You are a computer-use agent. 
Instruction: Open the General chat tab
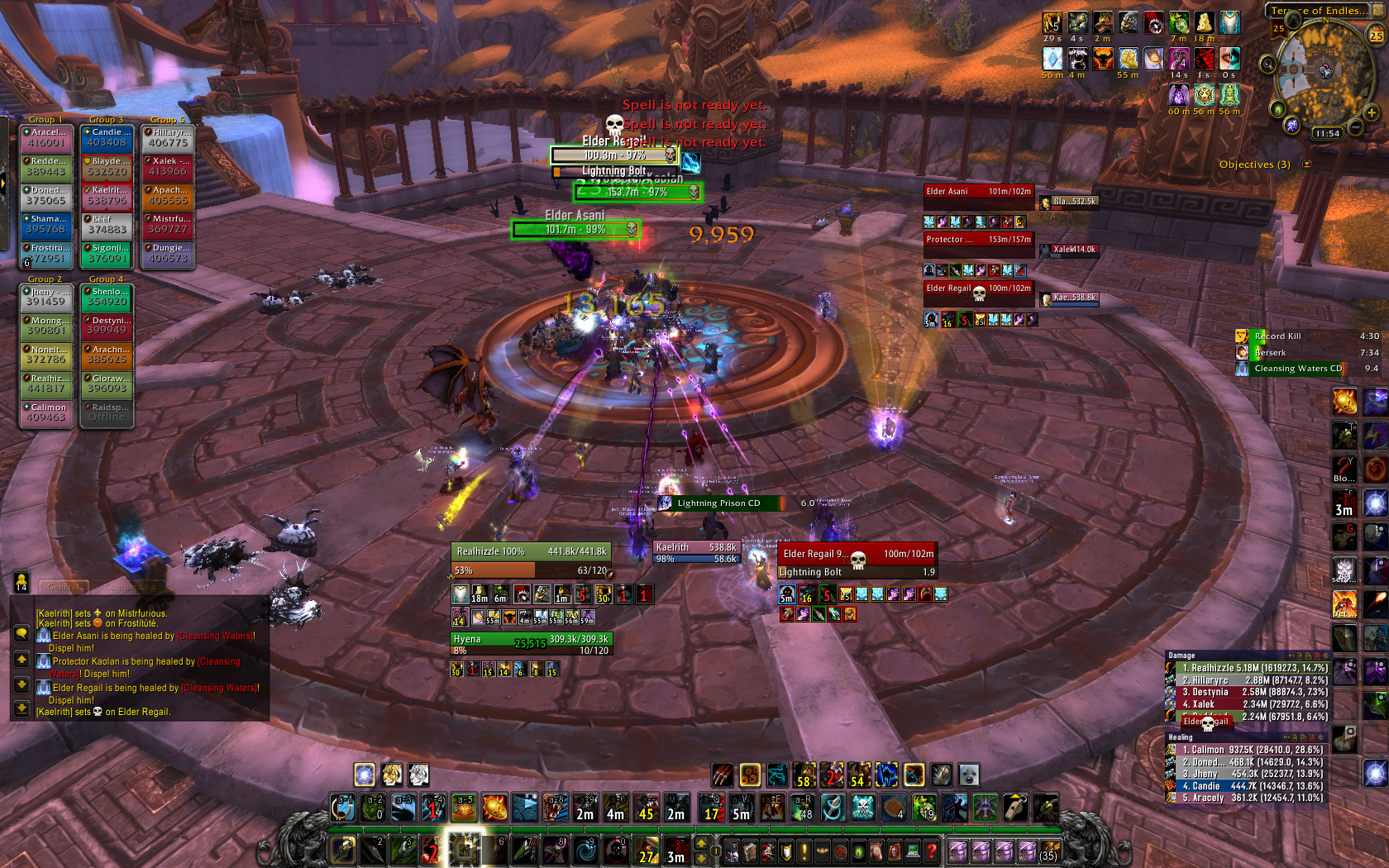[64, 586]
